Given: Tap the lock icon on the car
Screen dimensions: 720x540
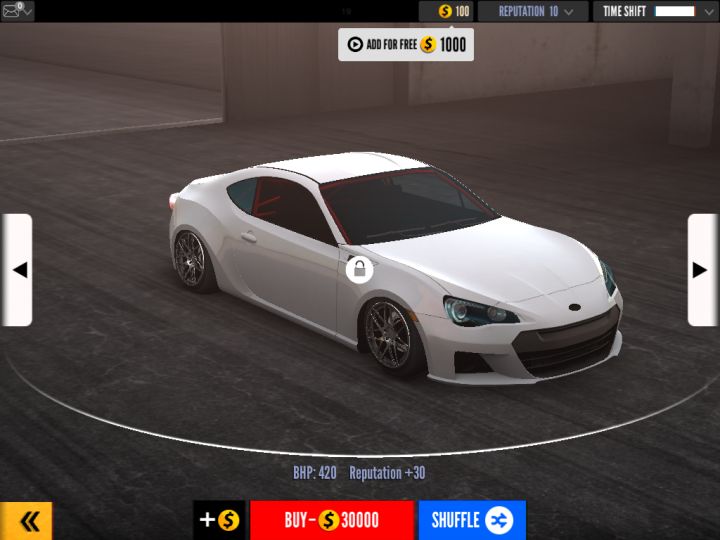Looking at the screenshot, I should point(359,269).
